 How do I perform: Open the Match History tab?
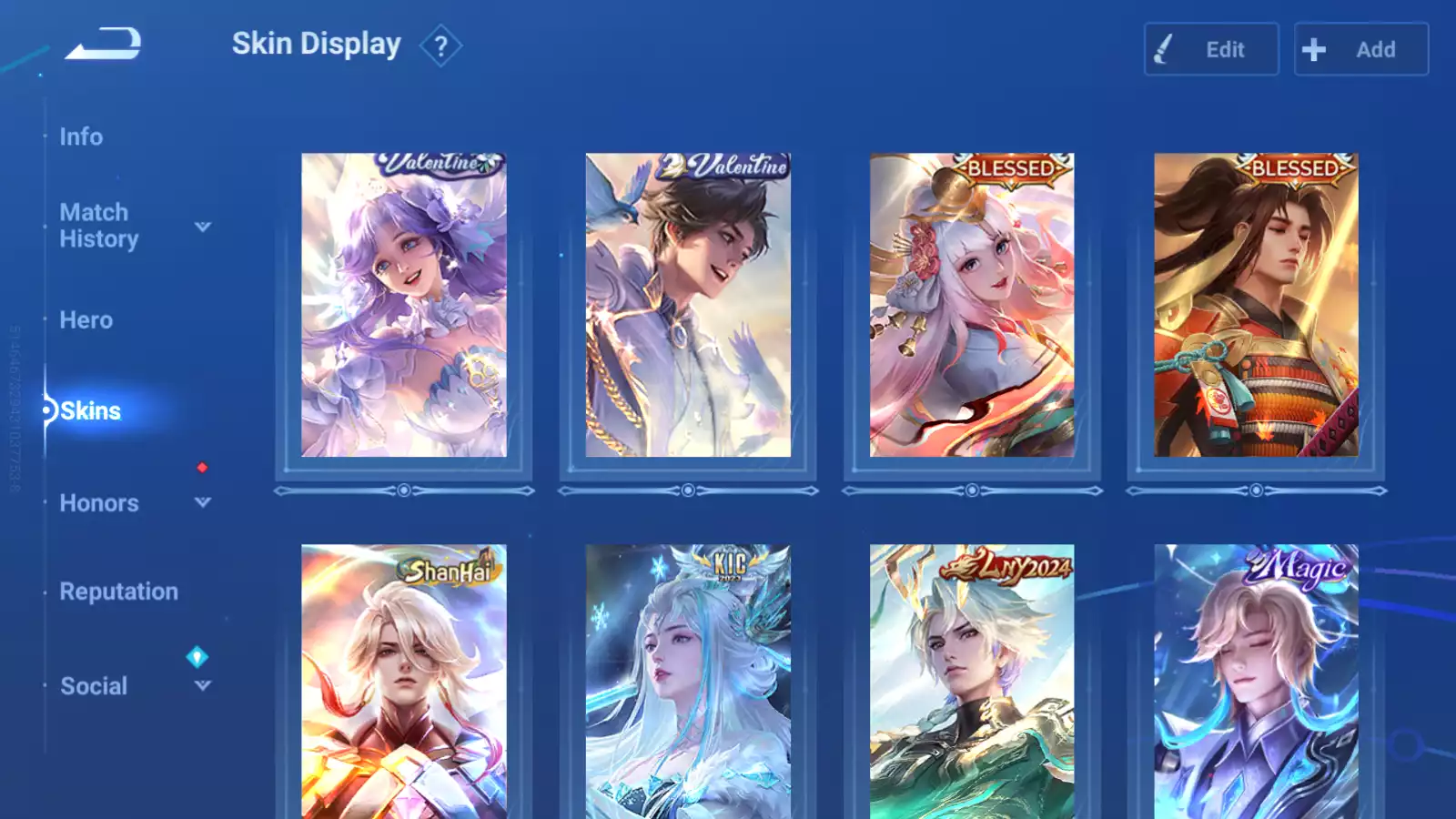[x=98, y=226]
